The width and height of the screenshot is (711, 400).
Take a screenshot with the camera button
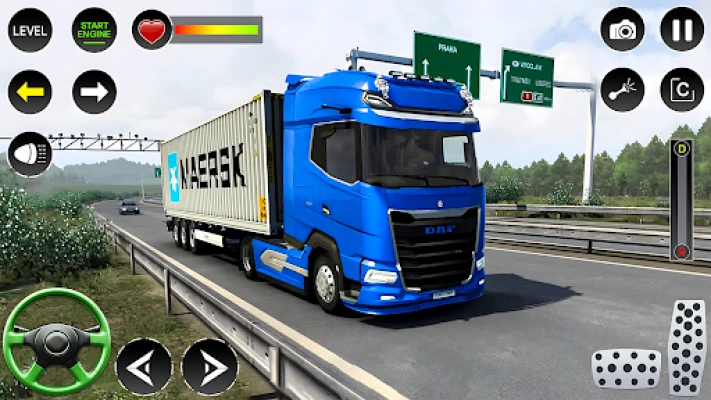pyautogui.click(x=622, y=30)
